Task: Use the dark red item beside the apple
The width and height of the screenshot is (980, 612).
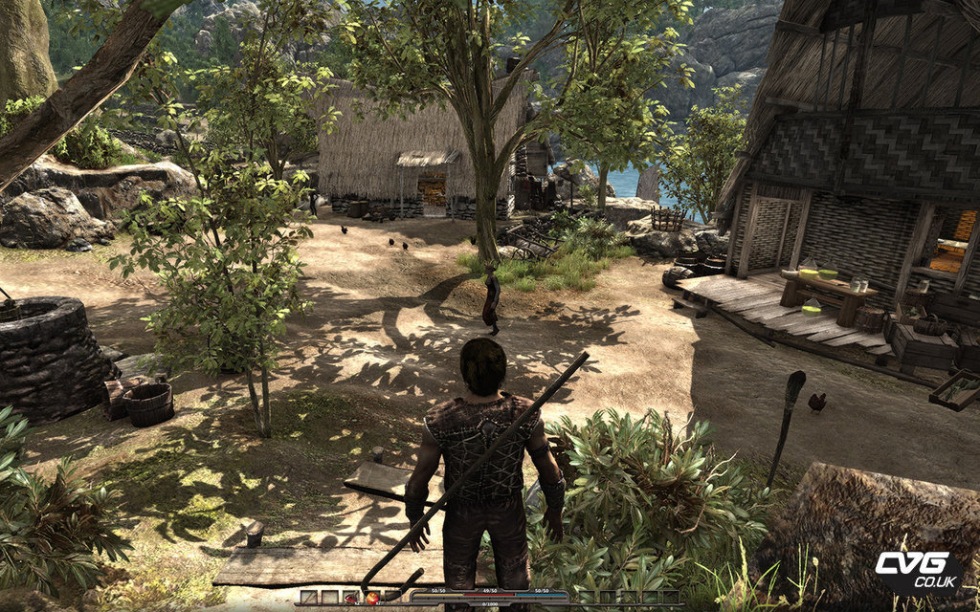Action: (x=351, y=598)
